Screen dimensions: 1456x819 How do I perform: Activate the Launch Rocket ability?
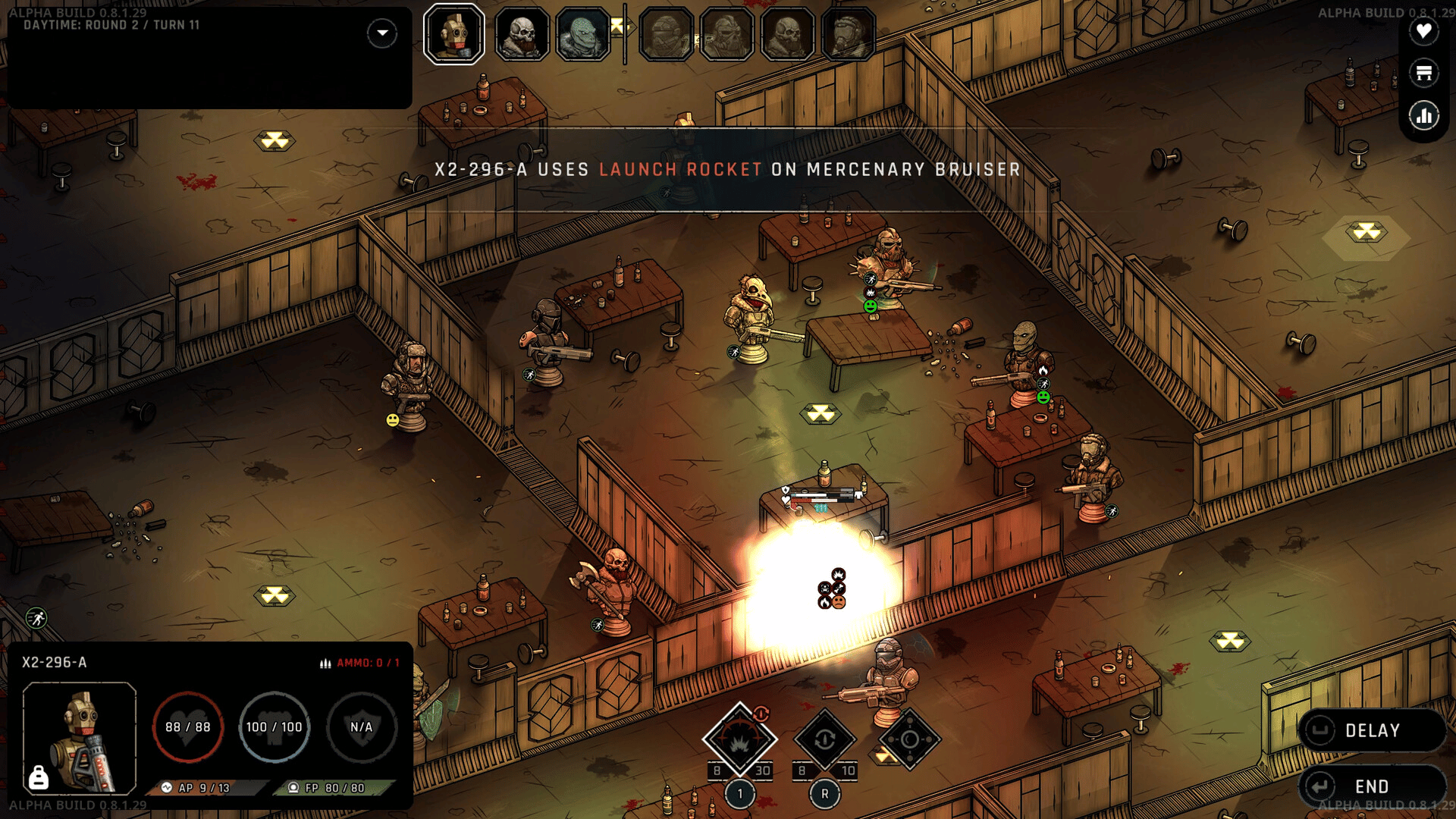[x=739, y=739]
